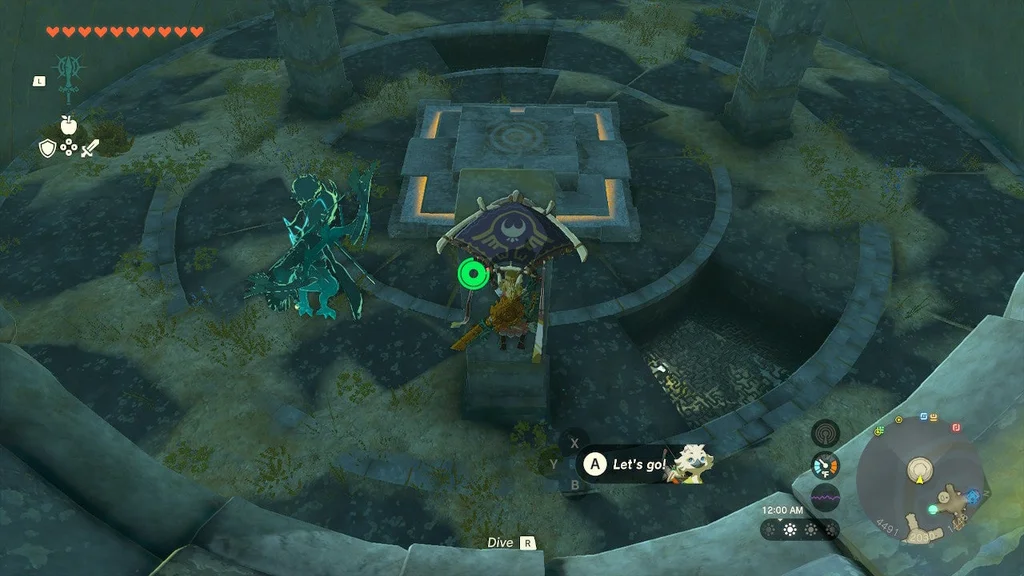Open the shield quick-select icon
Image resolution: width=1024 pixels, height=576 pixels.
(47, 149)
